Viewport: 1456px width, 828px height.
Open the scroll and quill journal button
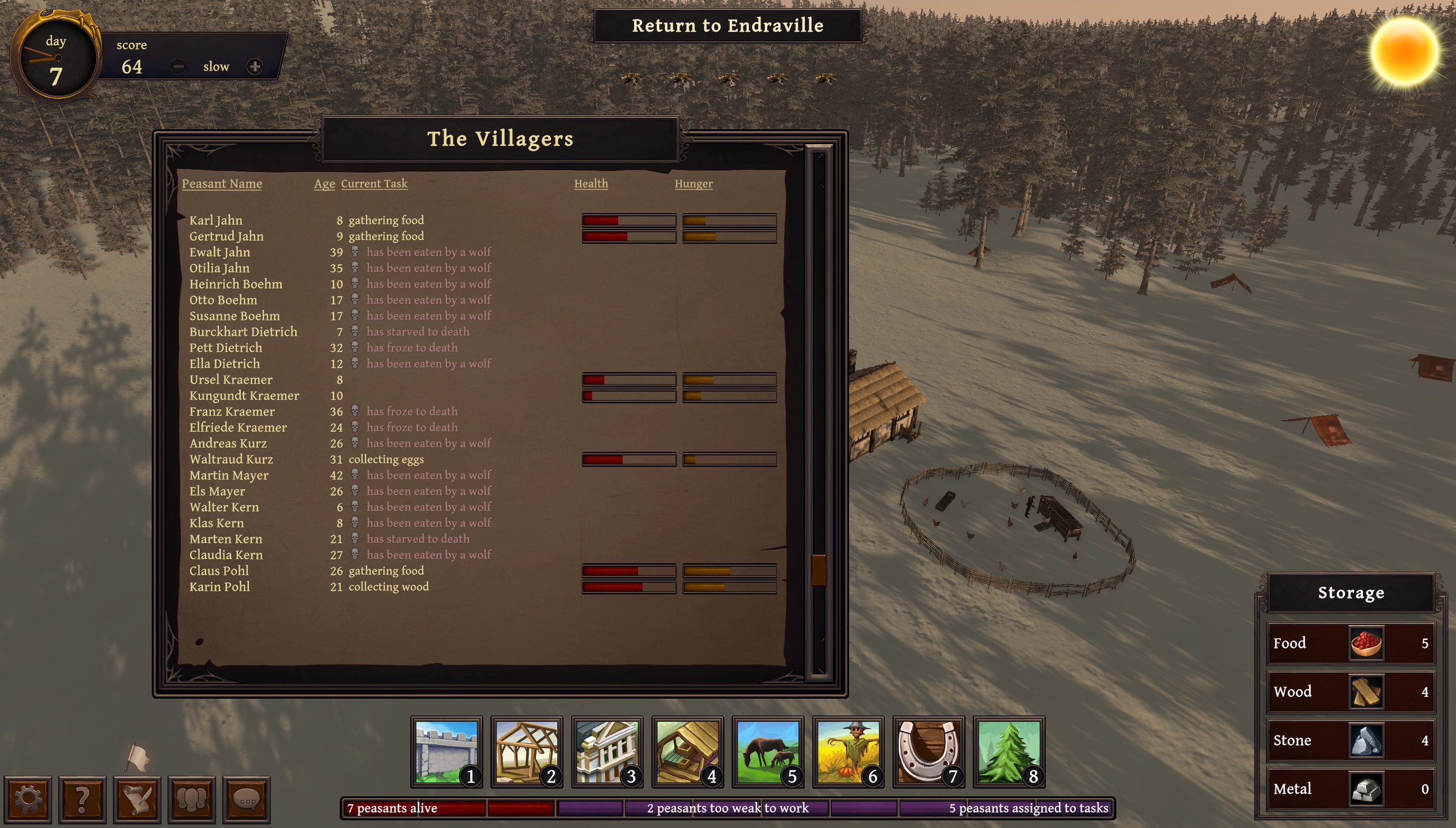pyautogui.click(x=137, y=799)
